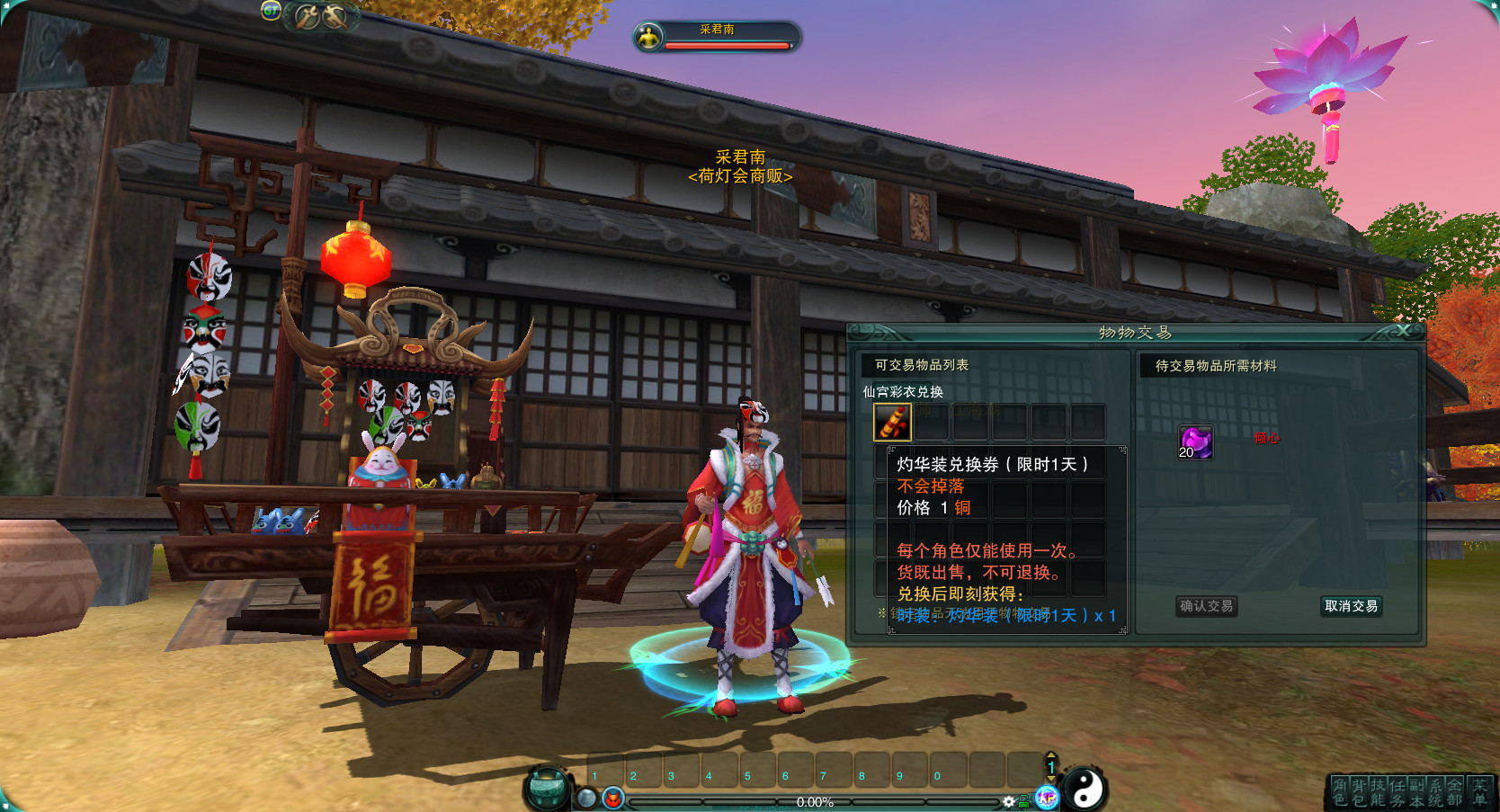
Task: Click the red fox mask icon
Action: click(x=613, y=798)
